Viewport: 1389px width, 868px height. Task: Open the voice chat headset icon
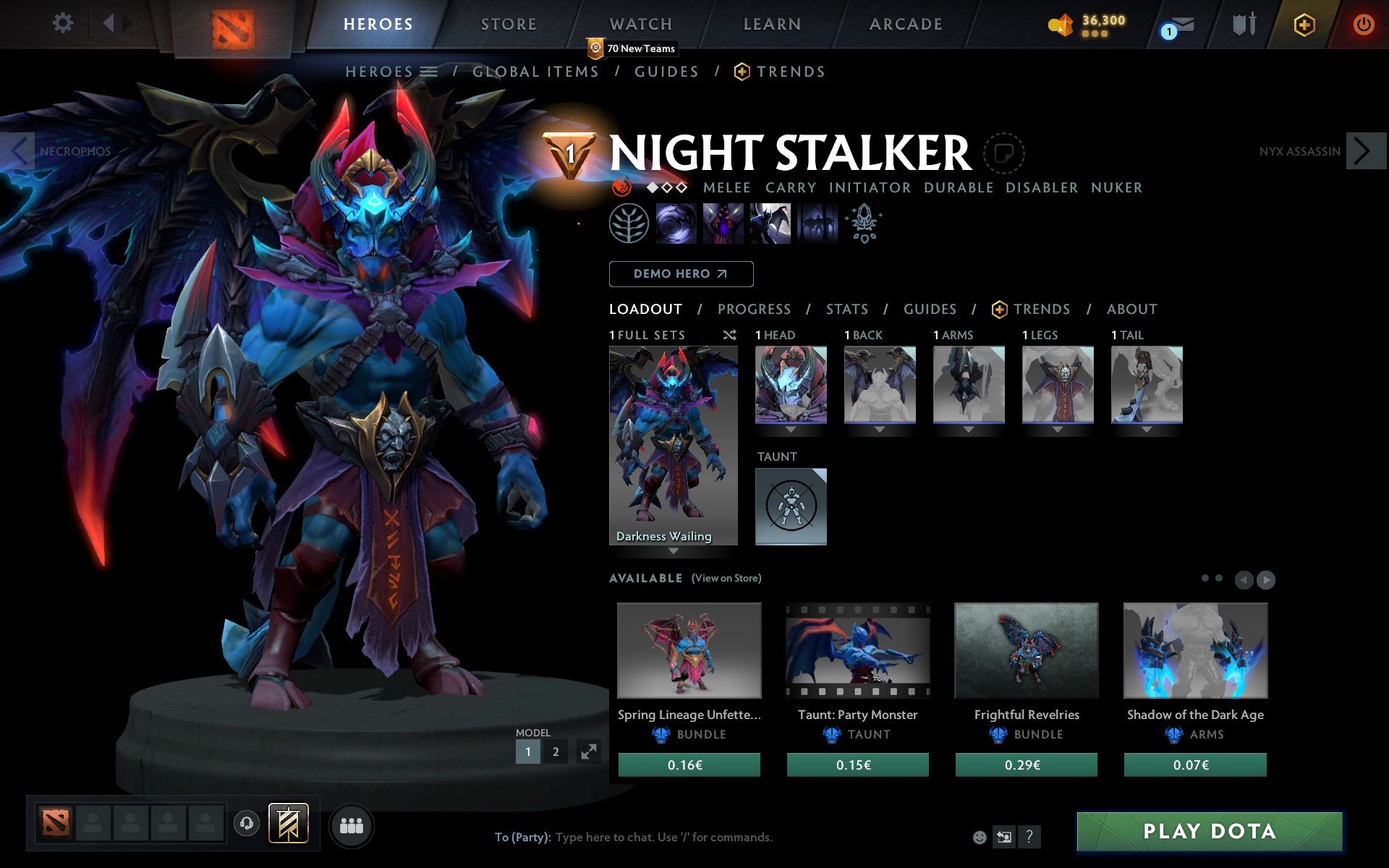[247, 822]
